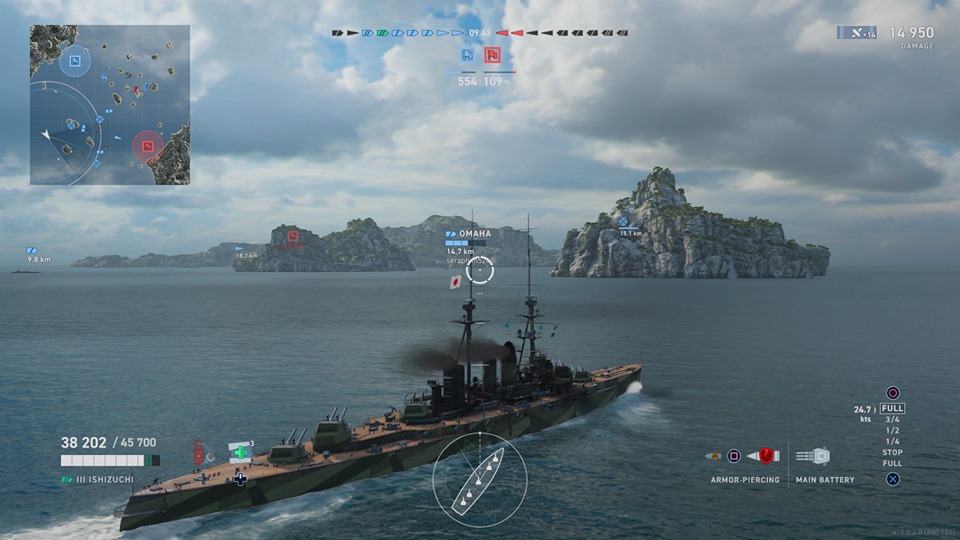Activate the fire extinguisher damage control consumable
Image resolution: width=960 pixels, height=540 pixels.
[x=198, y=454]
